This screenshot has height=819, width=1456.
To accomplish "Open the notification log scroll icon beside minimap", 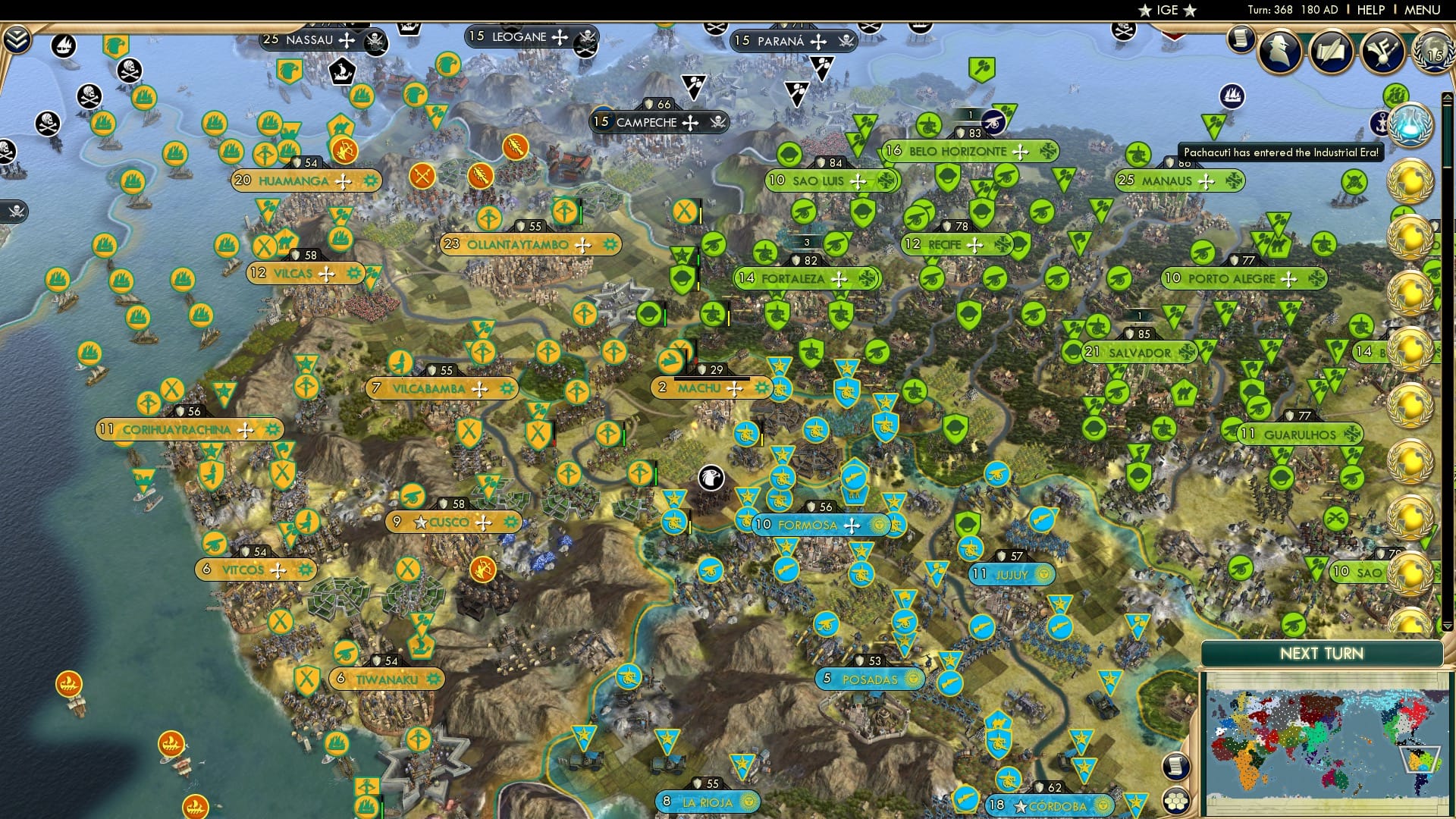I will pyautogui.click(x=1175, y=765).
